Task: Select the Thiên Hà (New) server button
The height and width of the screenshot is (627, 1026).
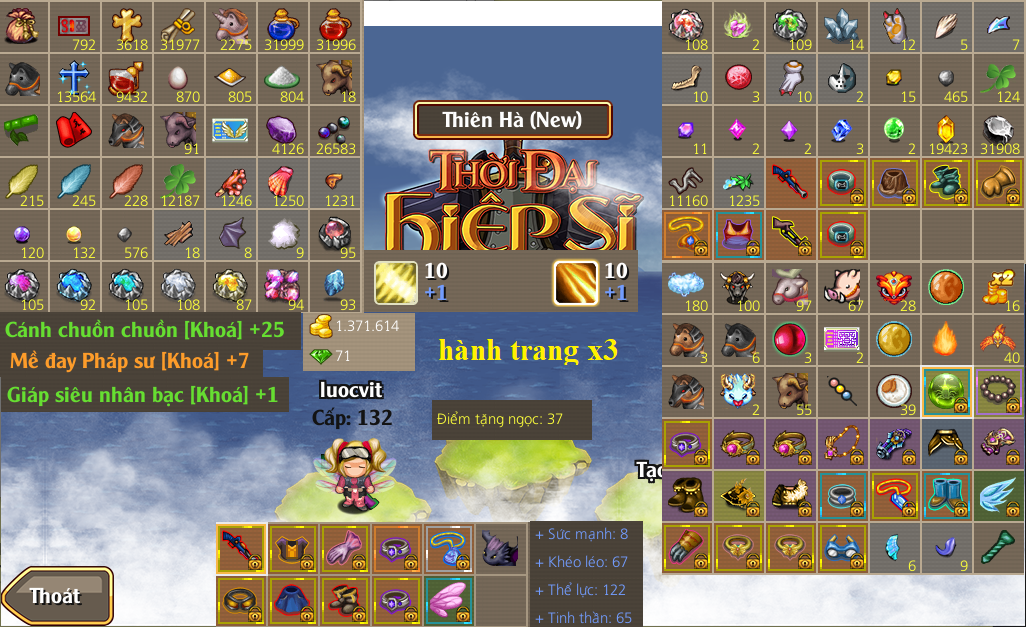Action: 512,121
